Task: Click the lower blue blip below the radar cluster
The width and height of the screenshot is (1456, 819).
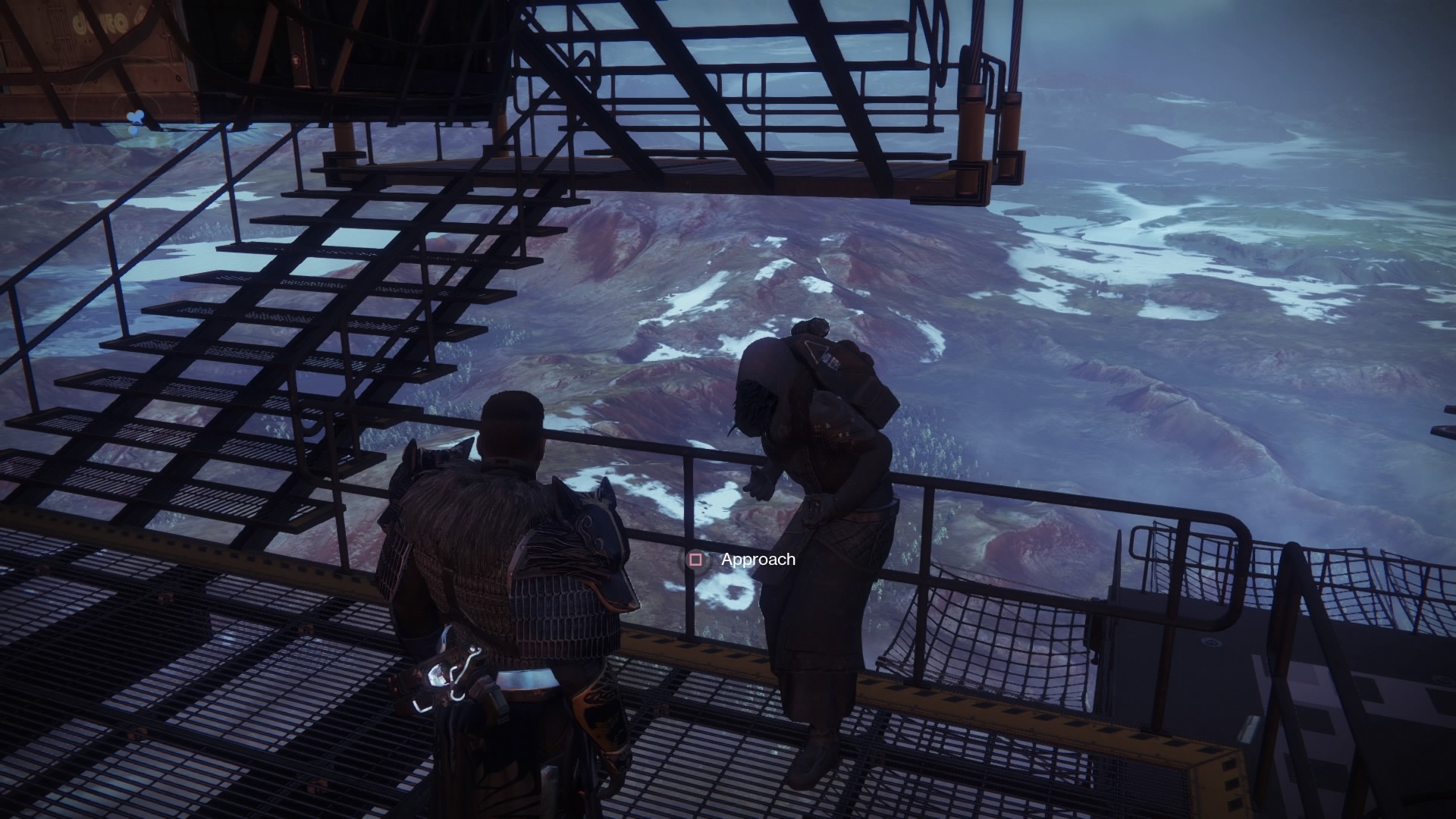Action: click(x=133, y=130)
